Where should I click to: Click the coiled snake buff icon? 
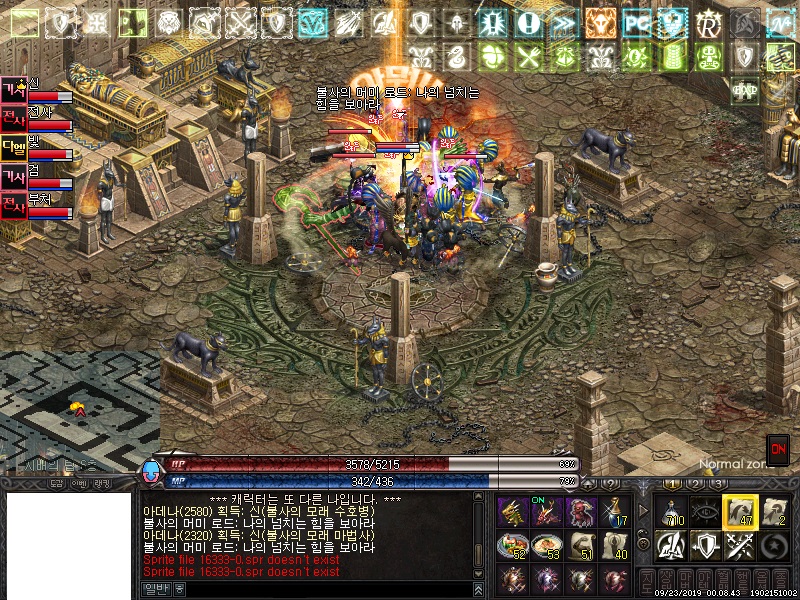click(x=456, y=56)
